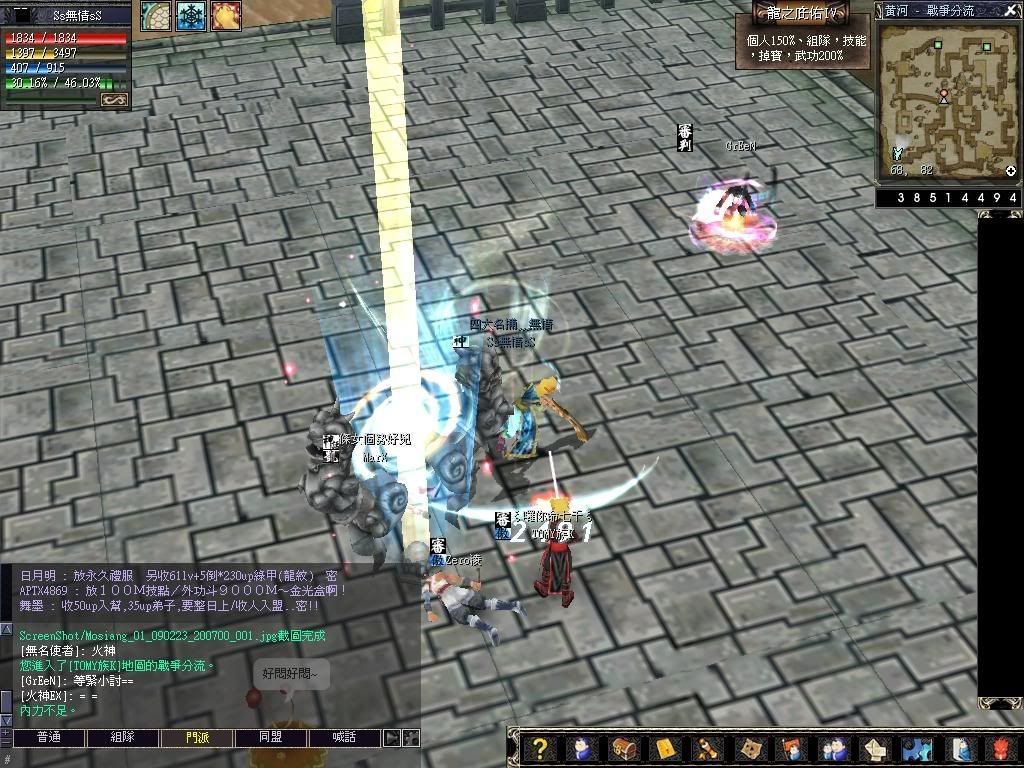Open the parchment map toolbar icon
1024x768 pixels.
749,748
